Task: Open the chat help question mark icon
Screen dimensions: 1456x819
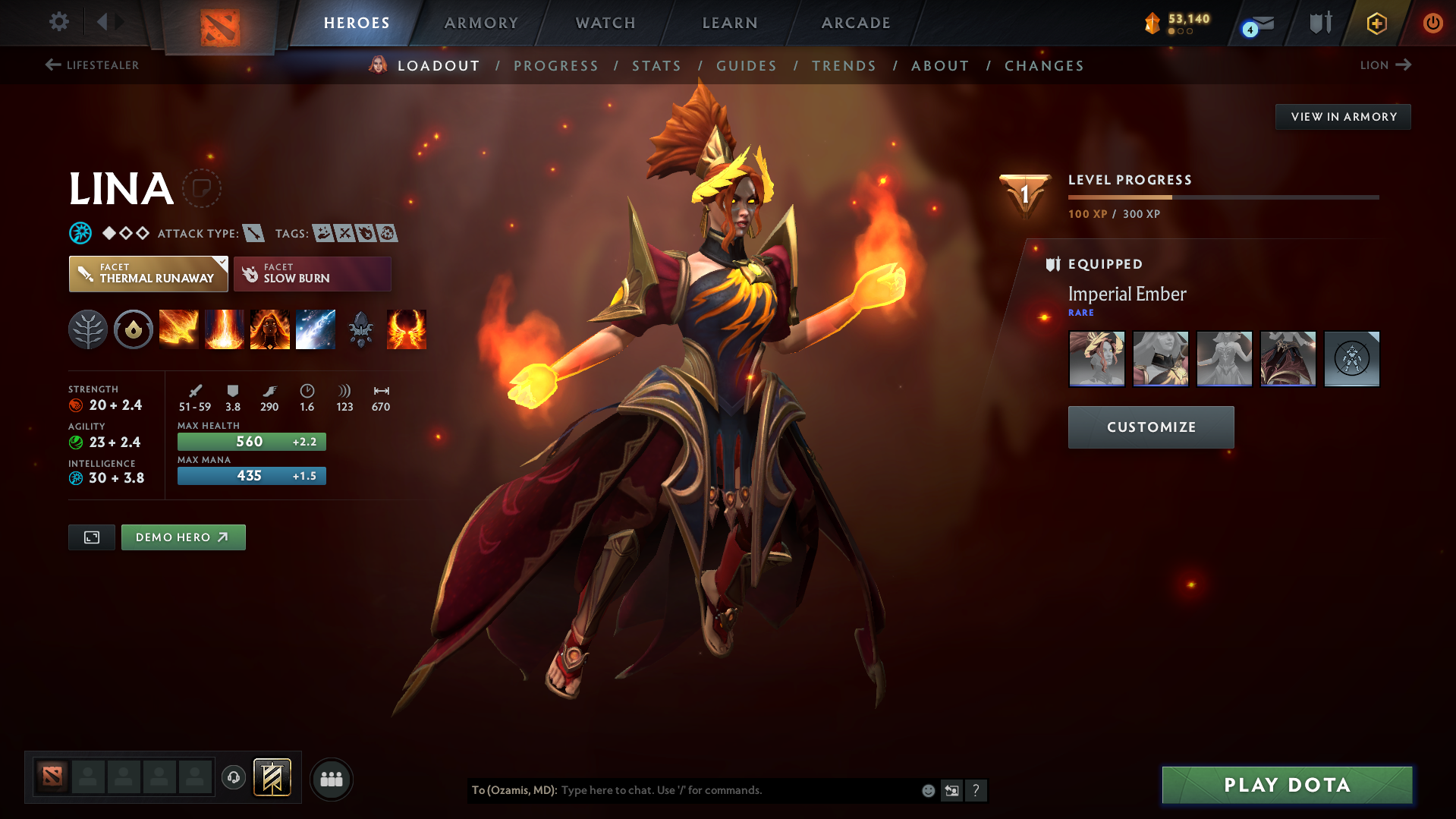Action: 976,790
